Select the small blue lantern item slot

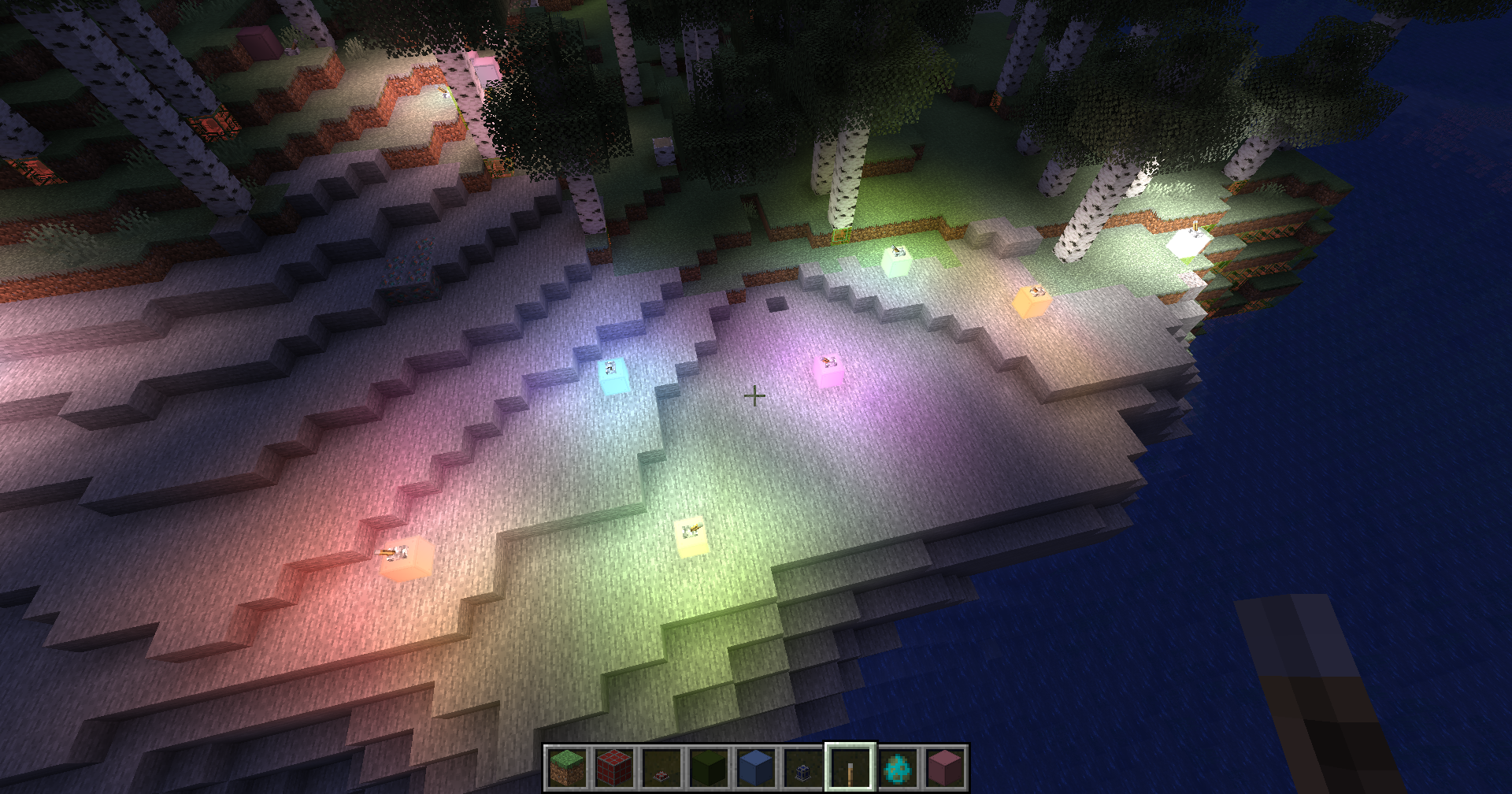tap(803, 767)
